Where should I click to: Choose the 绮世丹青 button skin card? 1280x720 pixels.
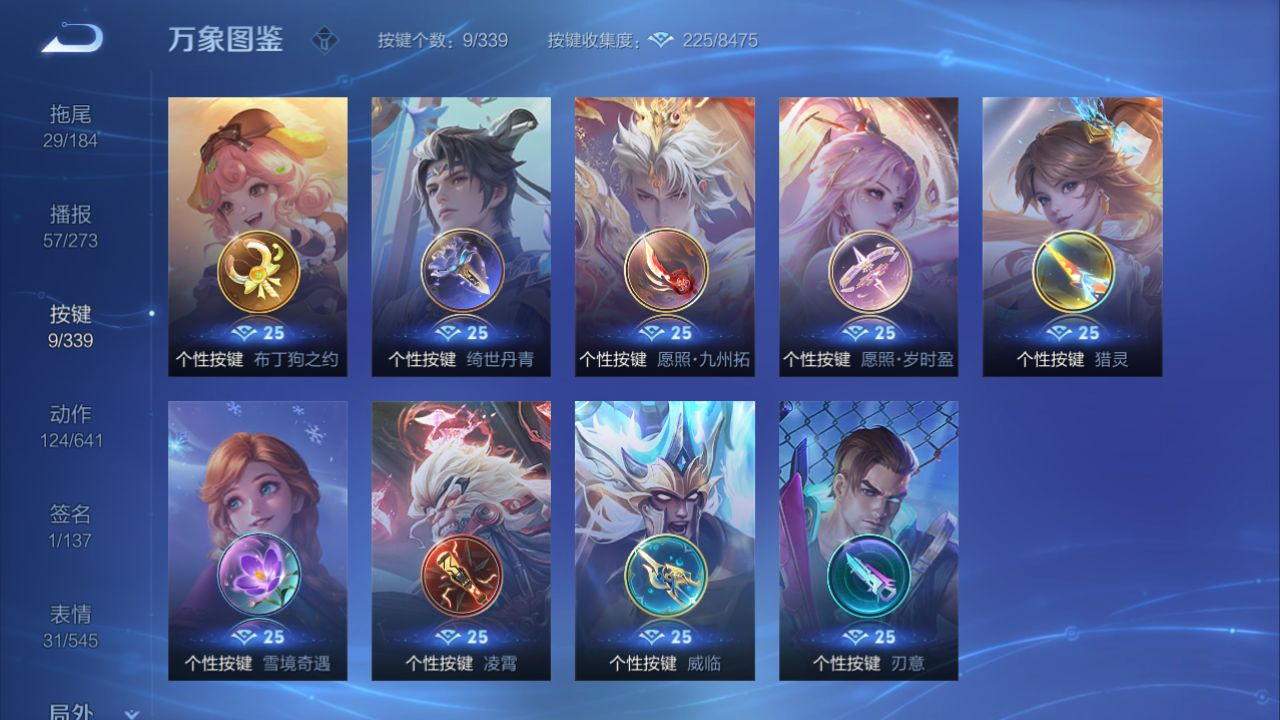461,237
